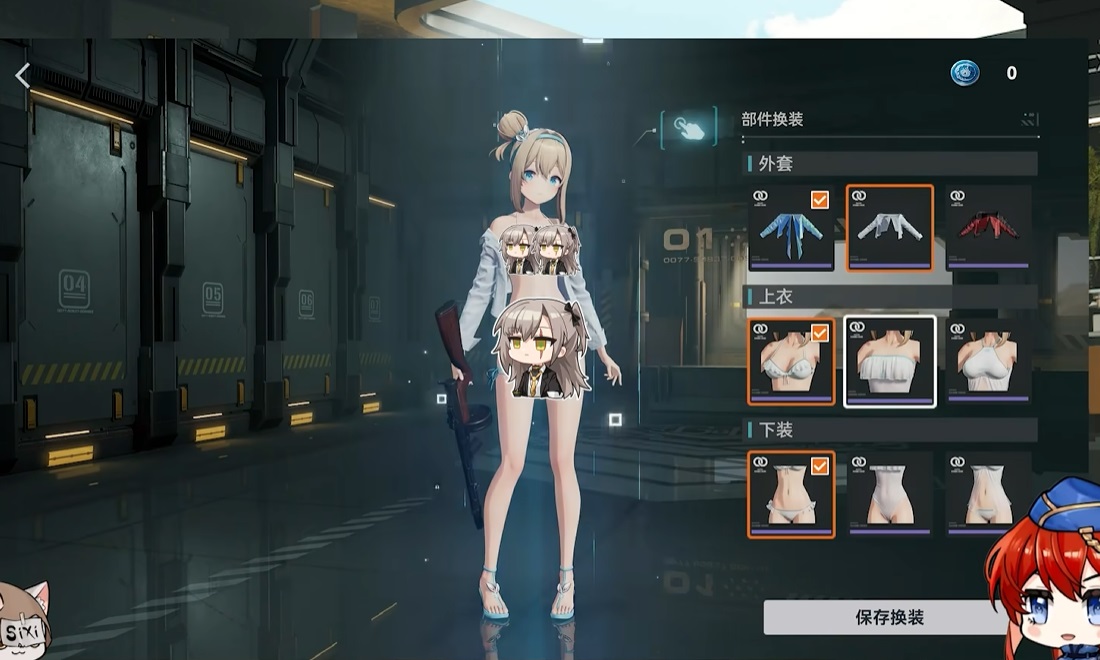Go back using the top-left arrow
This screenshot has height=660, width=1100.
[23, 75]
